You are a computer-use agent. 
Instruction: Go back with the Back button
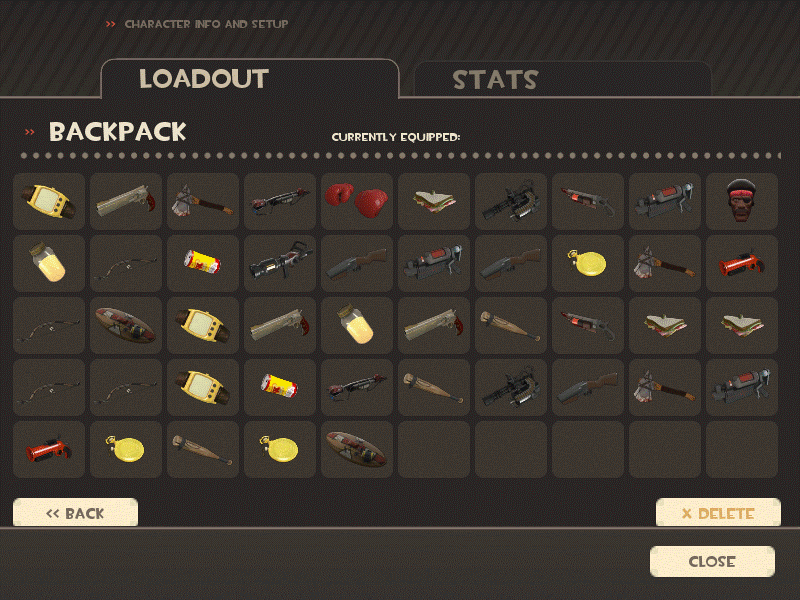click(x=75, y=513)
